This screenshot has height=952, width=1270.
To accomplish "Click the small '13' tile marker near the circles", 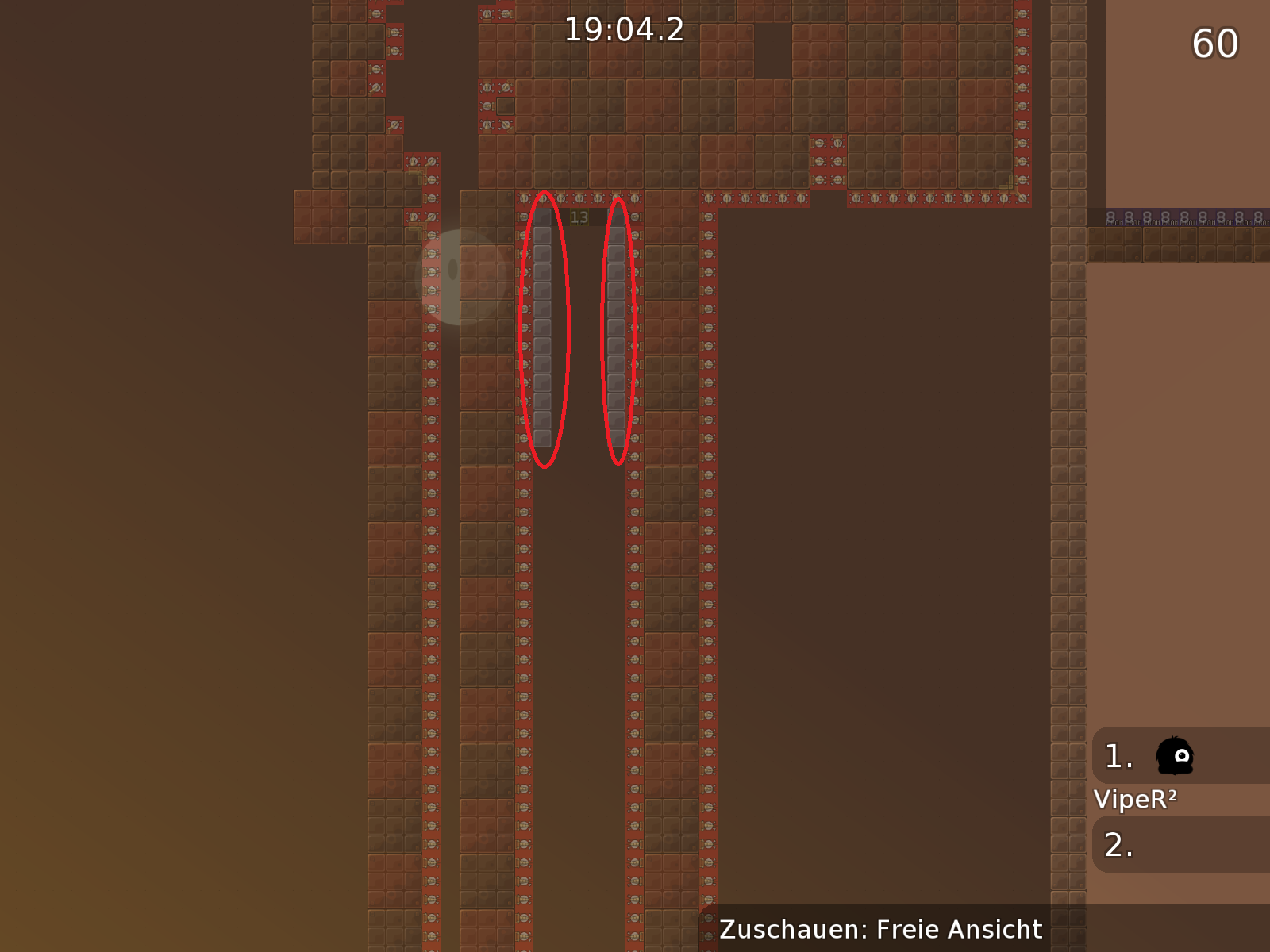I will click(x=579, y=215).
